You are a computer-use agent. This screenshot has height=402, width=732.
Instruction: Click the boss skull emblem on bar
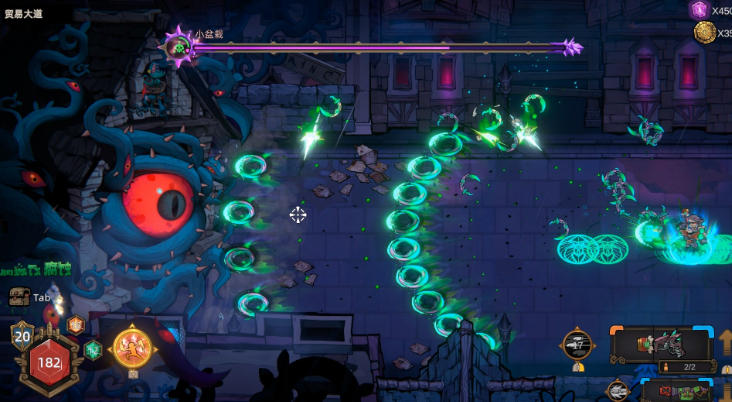[x=179, y=46]
